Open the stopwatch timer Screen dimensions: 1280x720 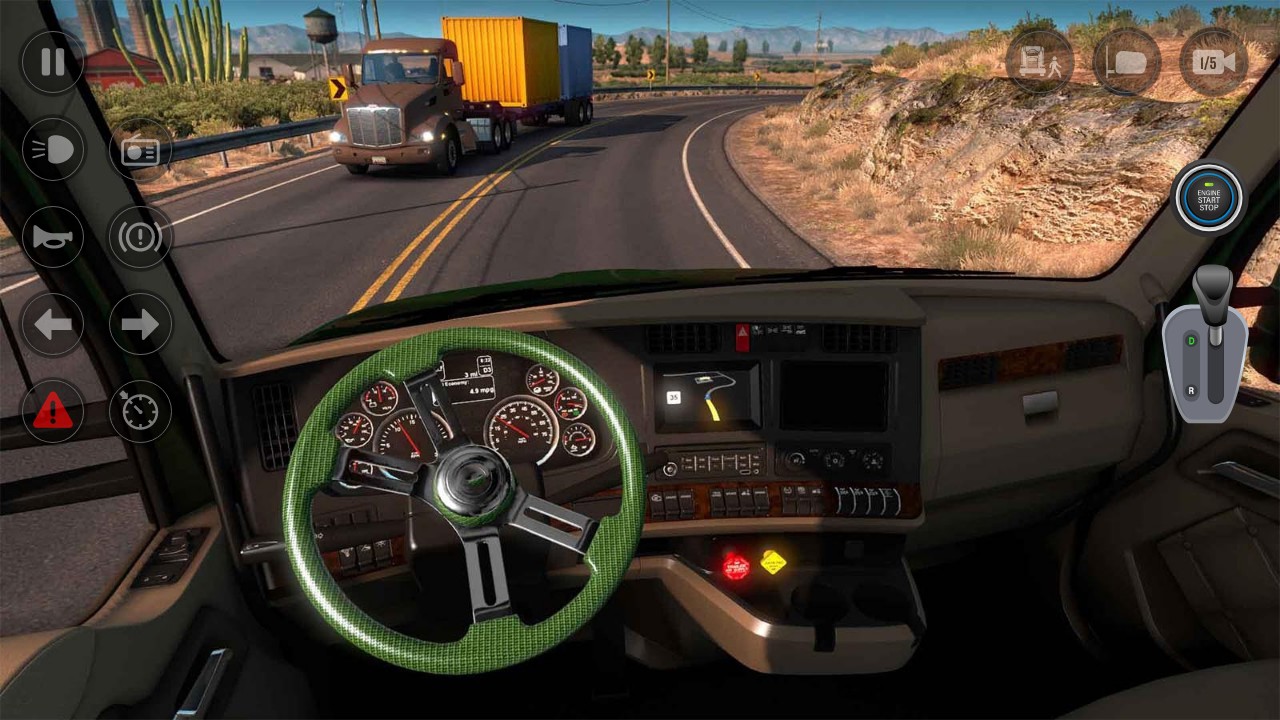tap(140, 410)
